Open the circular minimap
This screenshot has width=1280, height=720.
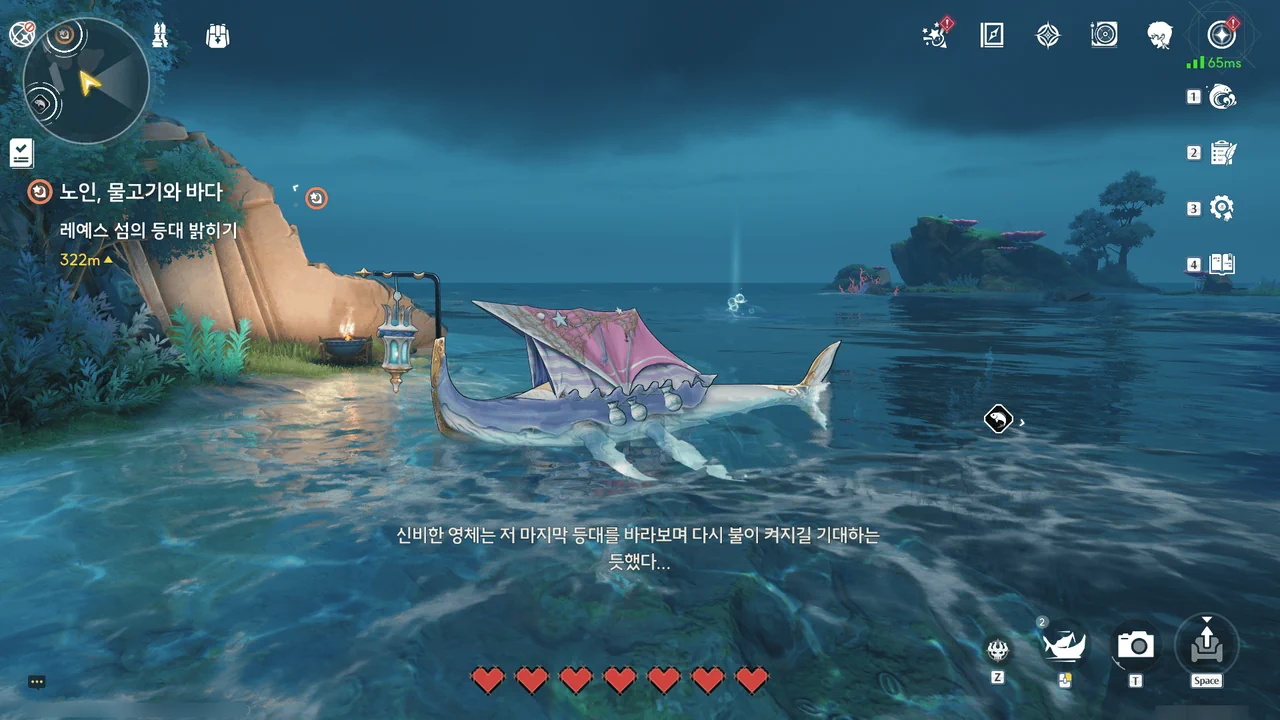point(86,82)
